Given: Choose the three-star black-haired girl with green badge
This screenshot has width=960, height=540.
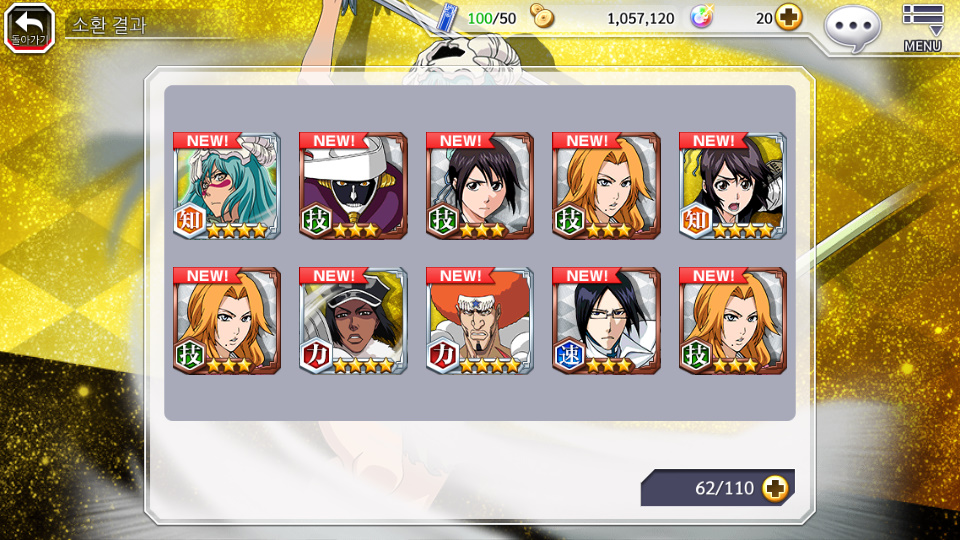Looking at the screenshot, I should pyautogui.click(x=480, y=186).
